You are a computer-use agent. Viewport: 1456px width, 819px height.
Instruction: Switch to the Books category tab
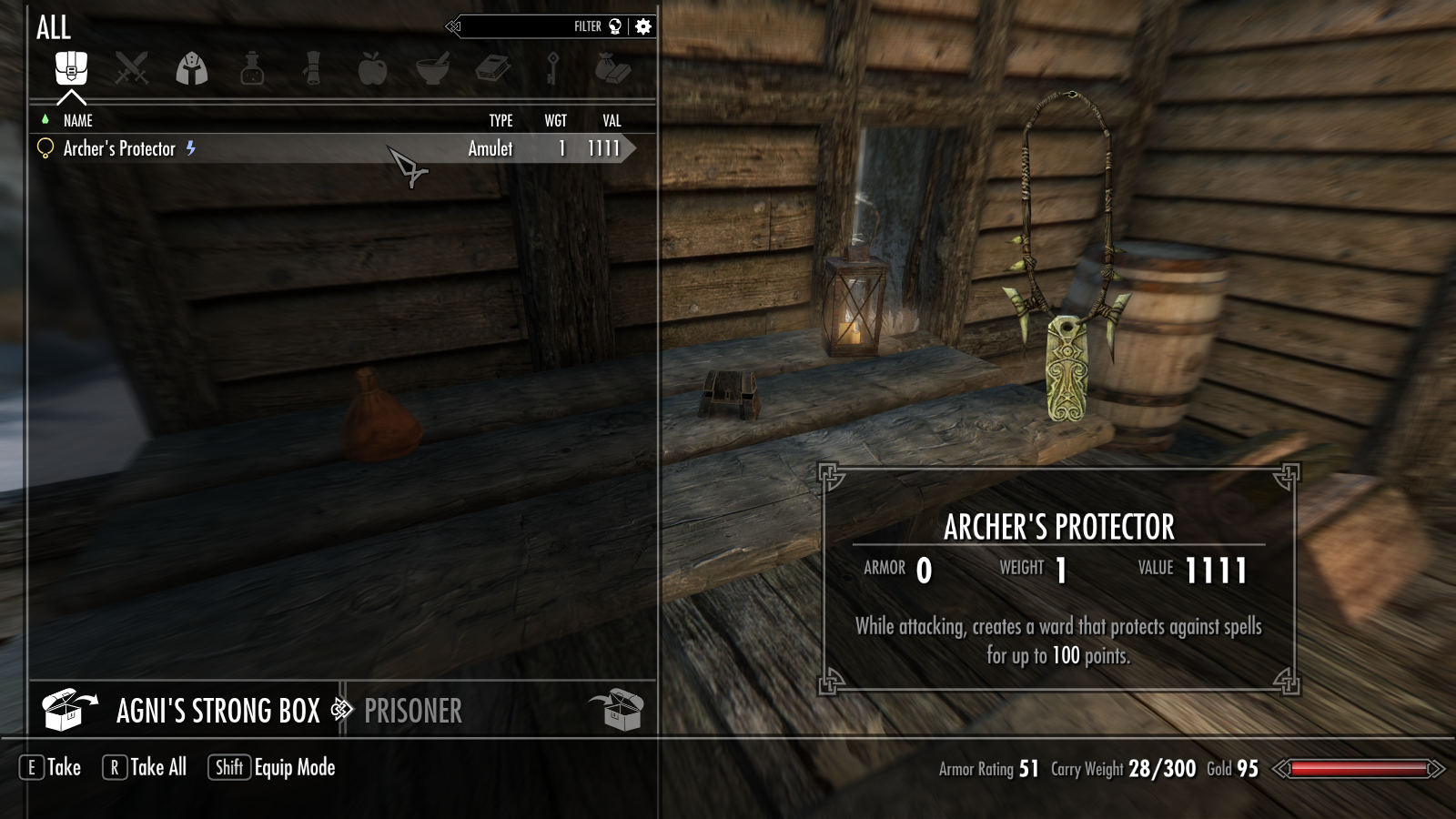click(x=492, y=68)
